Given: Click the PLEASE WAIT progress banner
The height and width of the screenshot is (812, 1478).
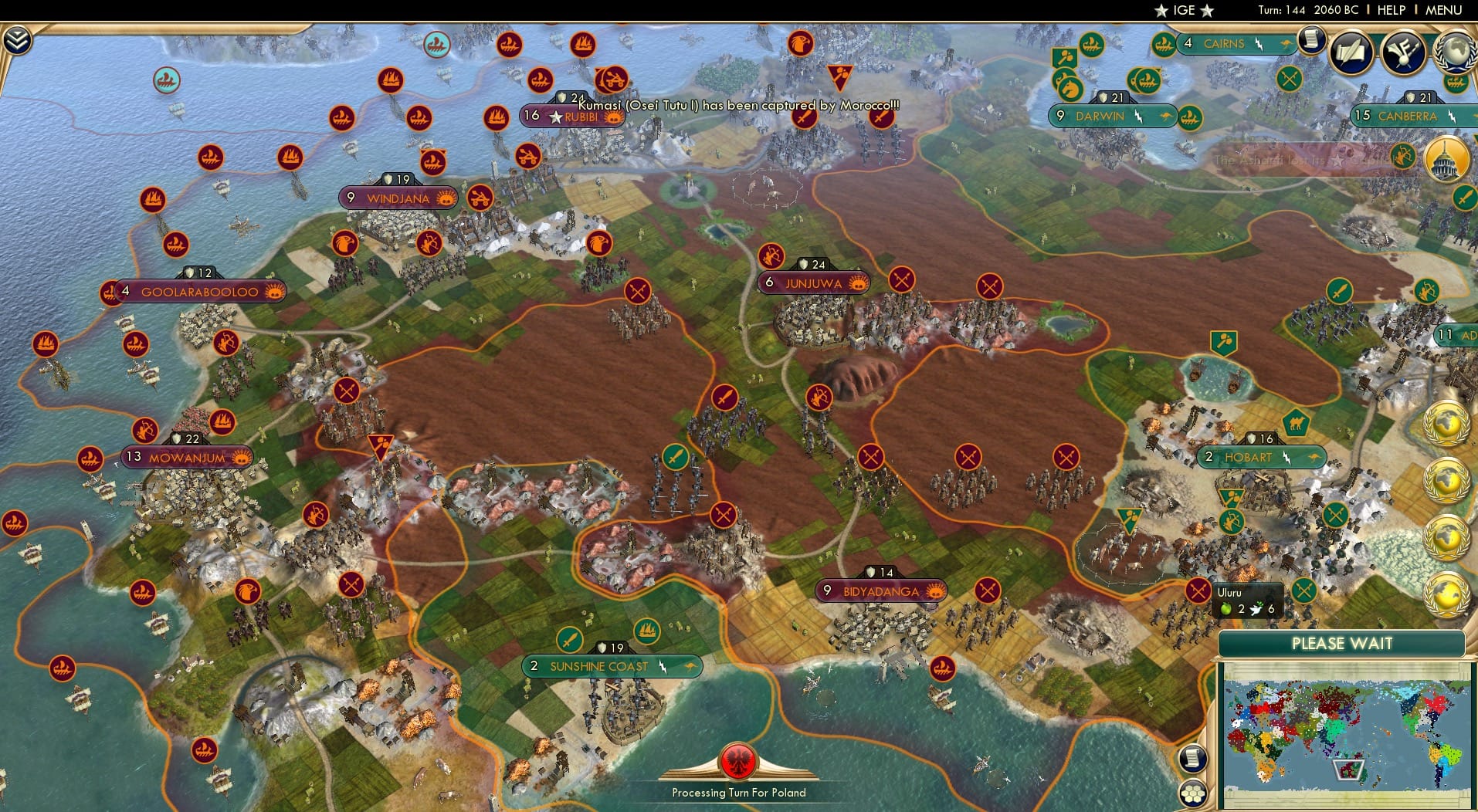Looking at the screenshot, I should pyautogui.click(x=1343, y=643).
